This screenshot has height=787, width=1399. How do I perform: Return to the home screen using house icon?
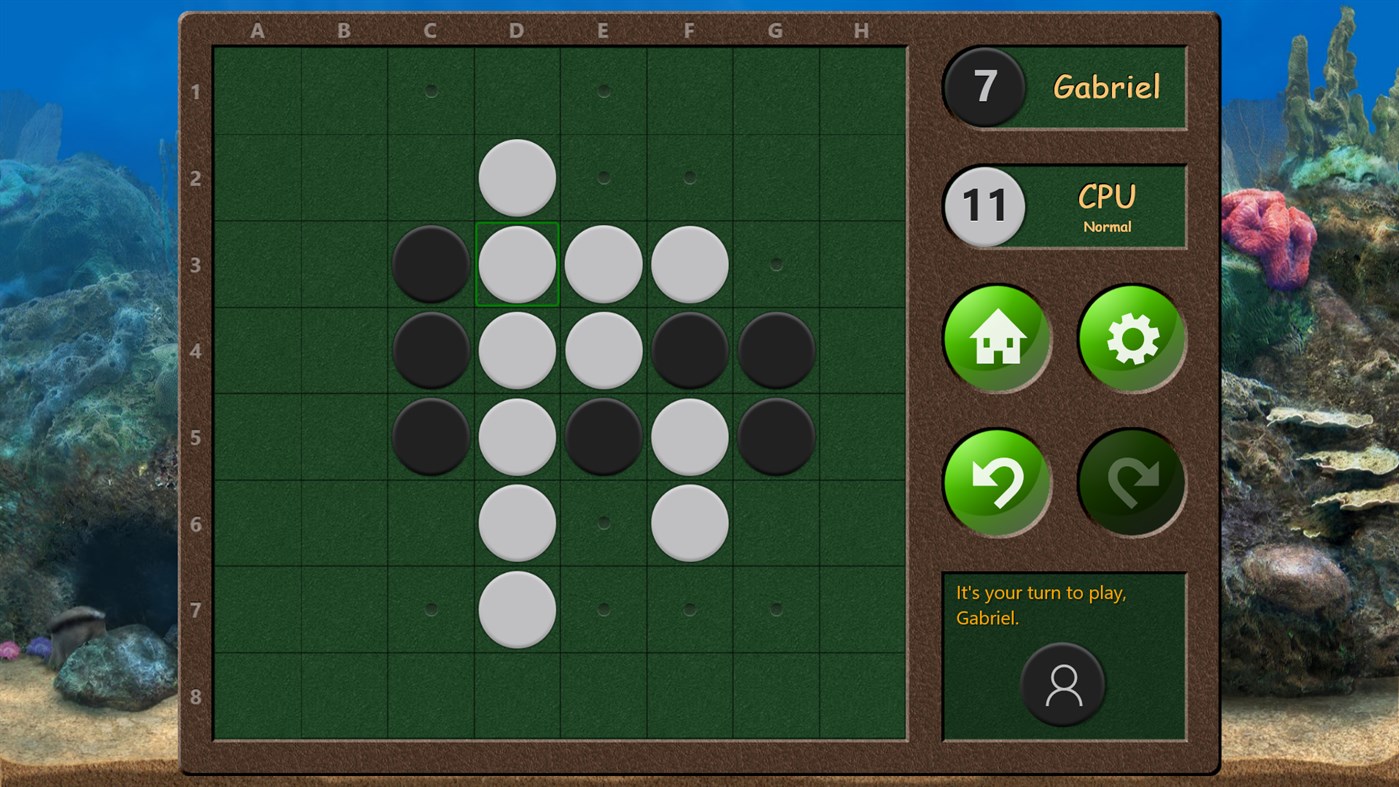(996, 338)
